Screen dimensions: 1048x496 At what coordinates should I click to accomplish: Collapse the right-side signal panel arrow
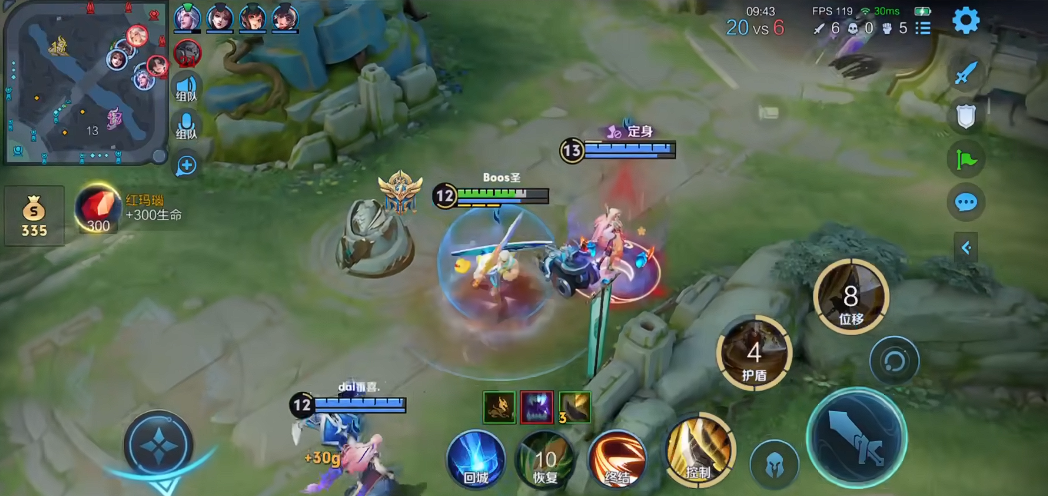pos(965,247)
